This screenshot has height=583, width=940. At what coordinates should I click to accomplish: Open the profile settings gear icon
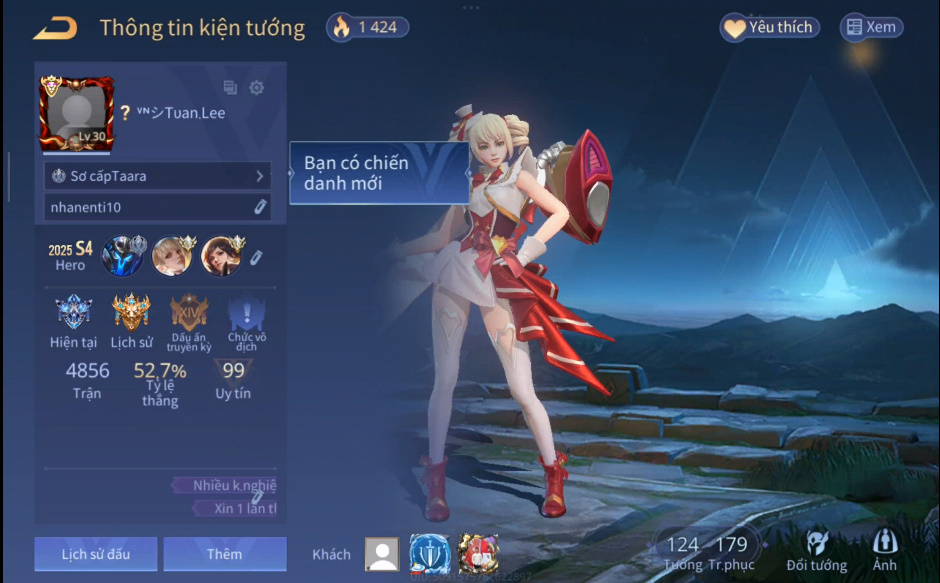[257, 88]
